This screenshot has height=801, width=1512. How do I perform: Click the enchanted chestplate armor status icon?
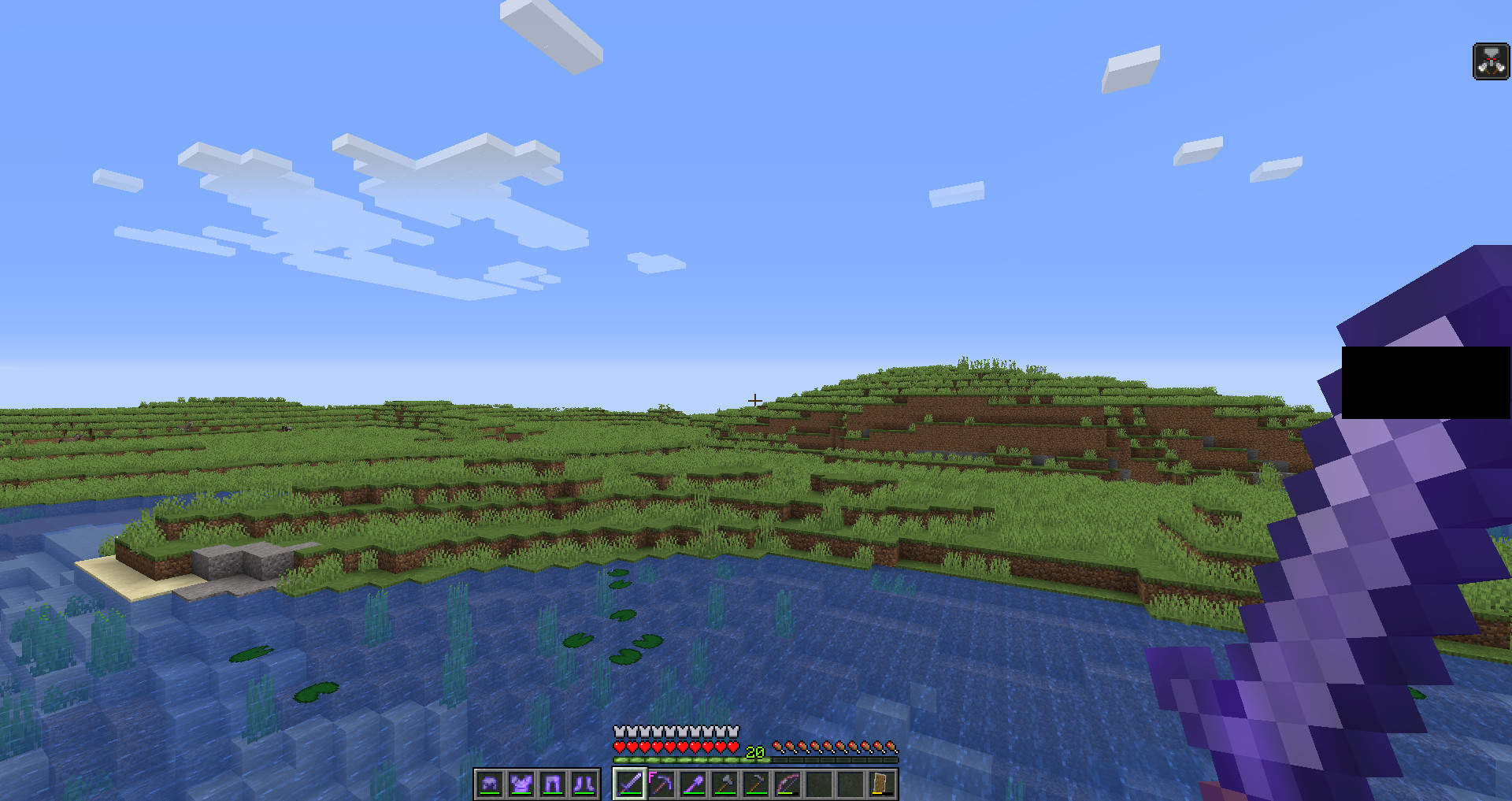pos(521,784)
